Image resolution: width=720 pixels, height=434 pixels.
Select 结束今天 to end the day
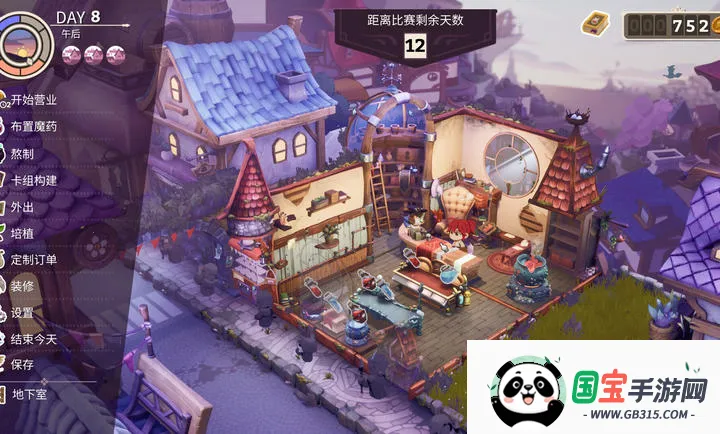pyautogui.click(x=33, y=339)
